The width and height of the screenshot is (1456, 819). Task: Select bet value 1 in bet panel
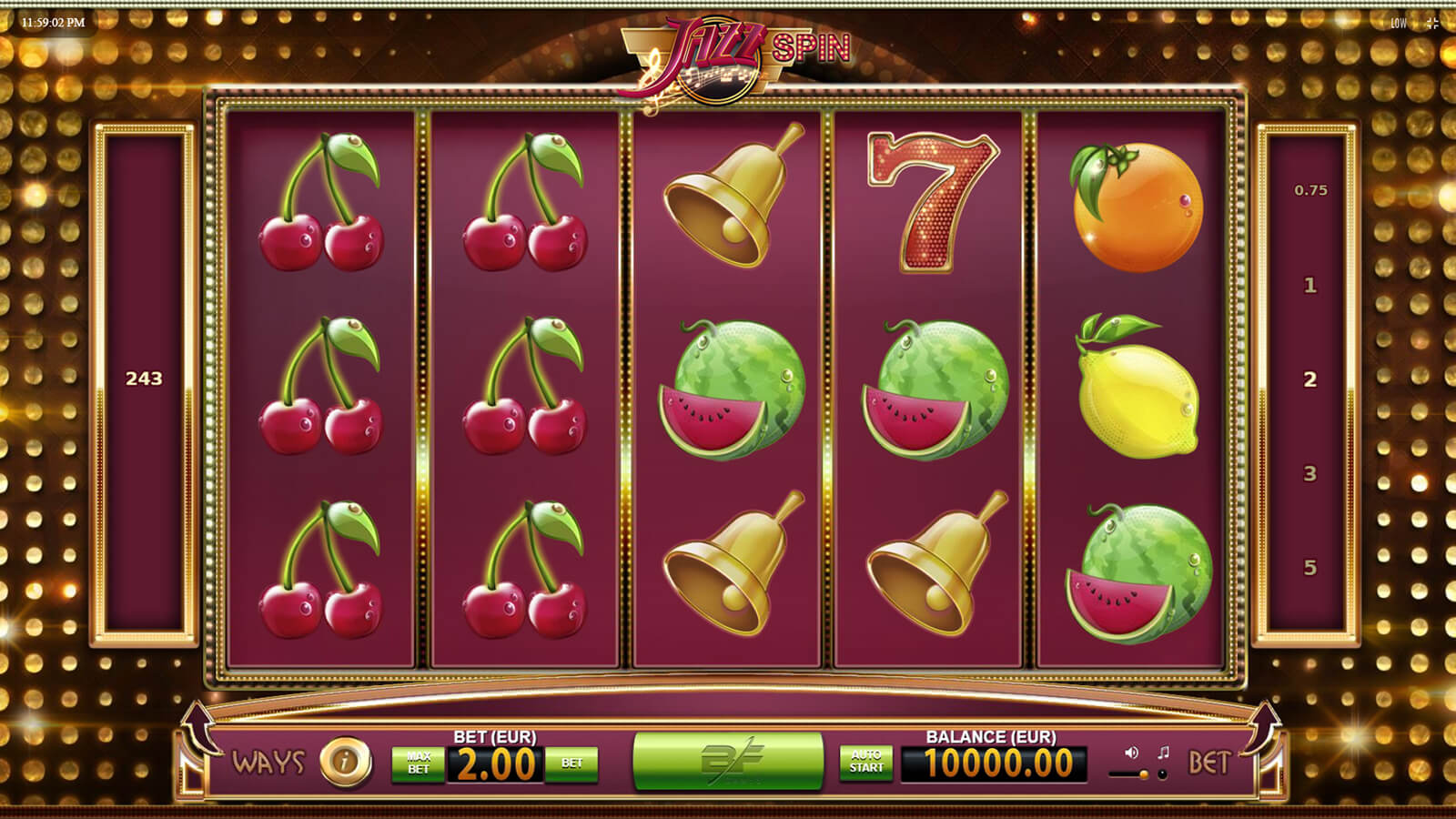coord(1310,286)
